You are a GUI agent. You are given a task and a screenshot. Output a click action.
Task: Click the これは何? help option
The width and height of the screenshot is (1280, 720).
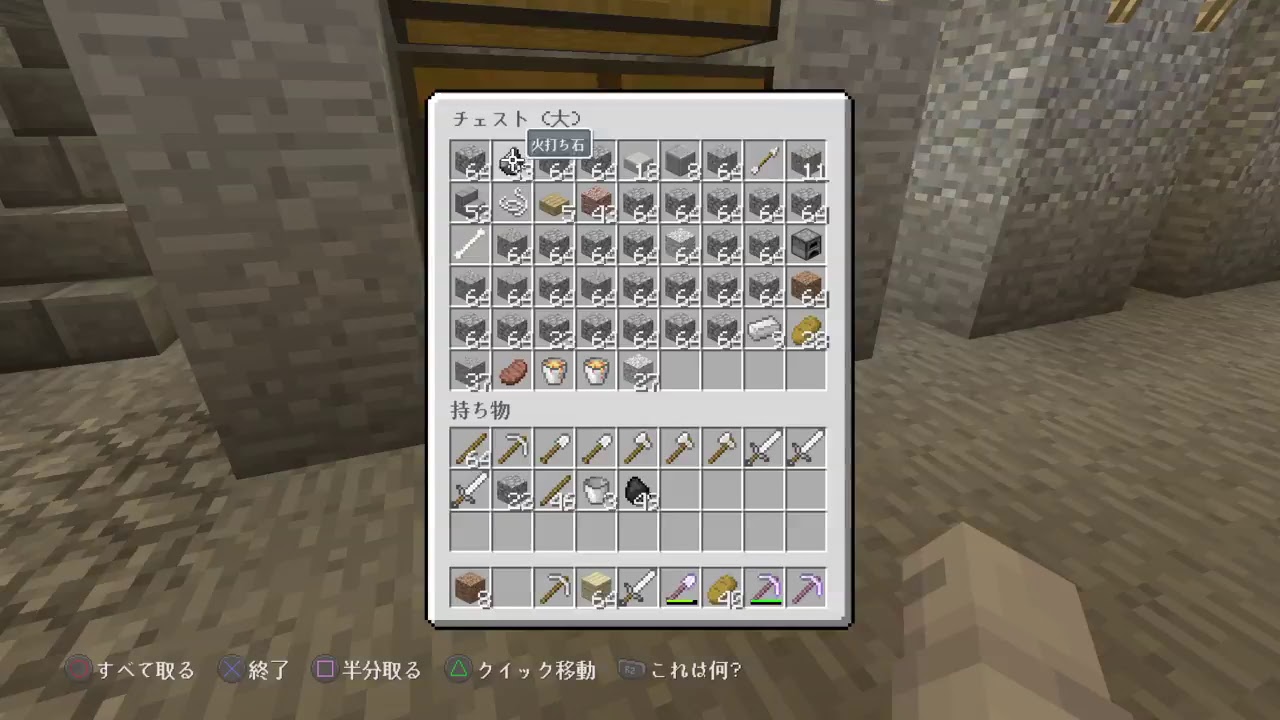[695, 670]
